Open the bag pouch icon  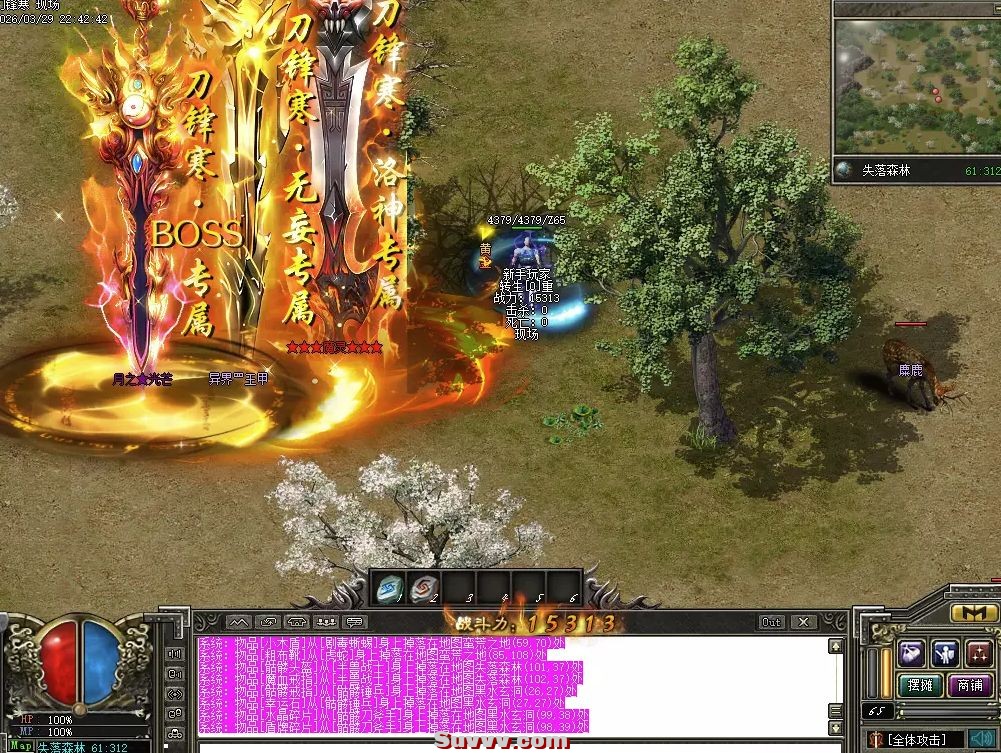point(911,654)
